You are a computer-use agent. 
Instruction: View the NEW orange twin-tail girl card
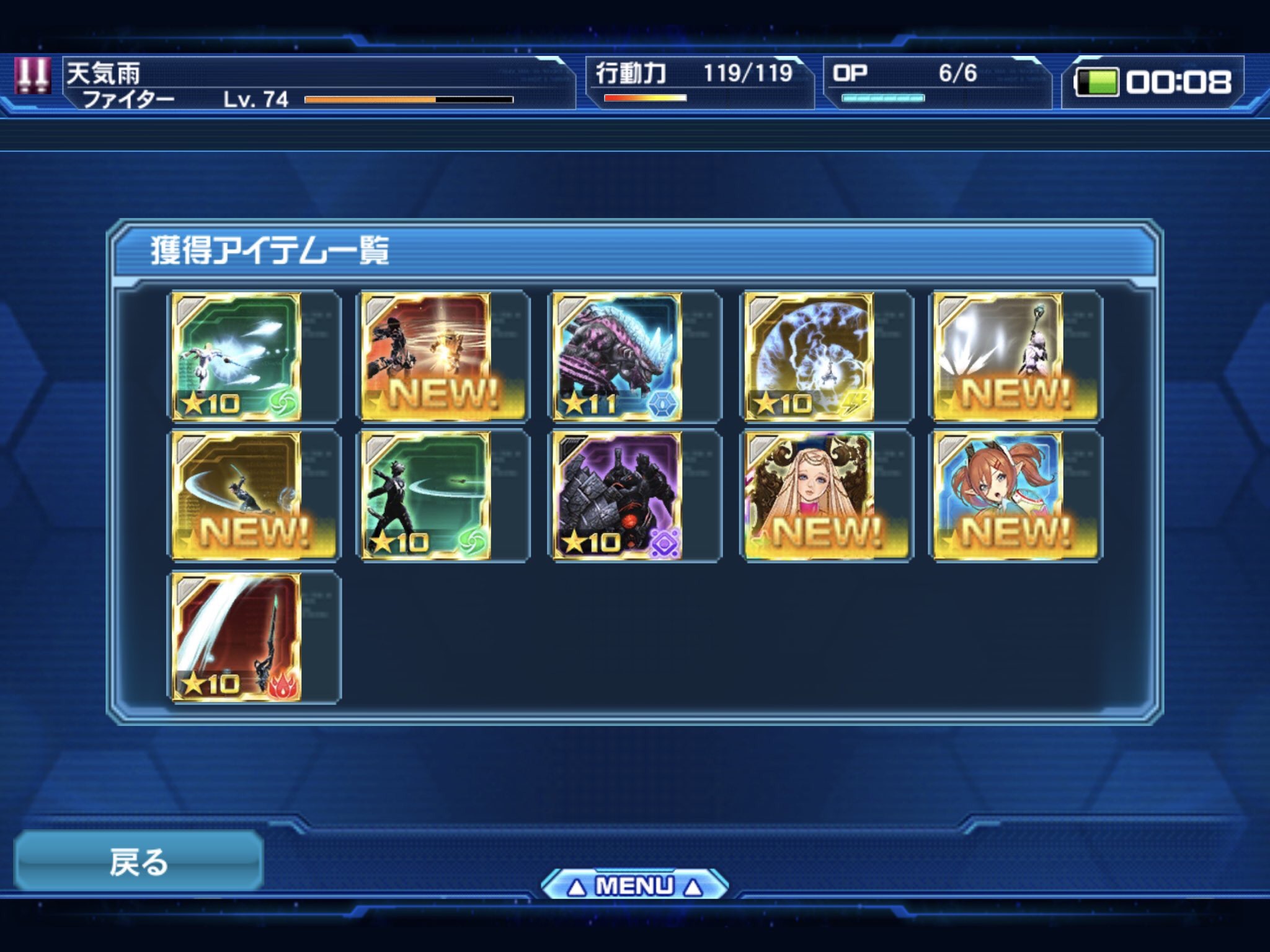pyautogui.click(x=998, y=496)
